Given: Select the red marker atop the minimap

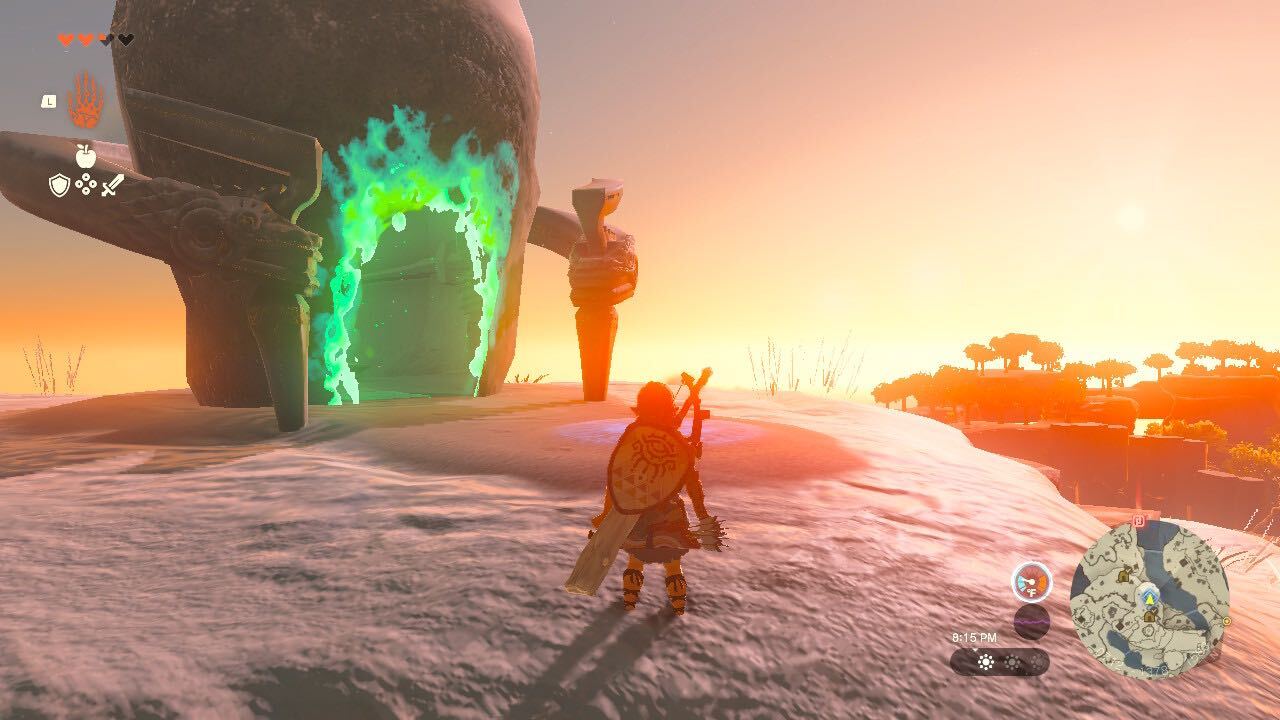Looking at the screenshot, I should (x=1140, y=520).
